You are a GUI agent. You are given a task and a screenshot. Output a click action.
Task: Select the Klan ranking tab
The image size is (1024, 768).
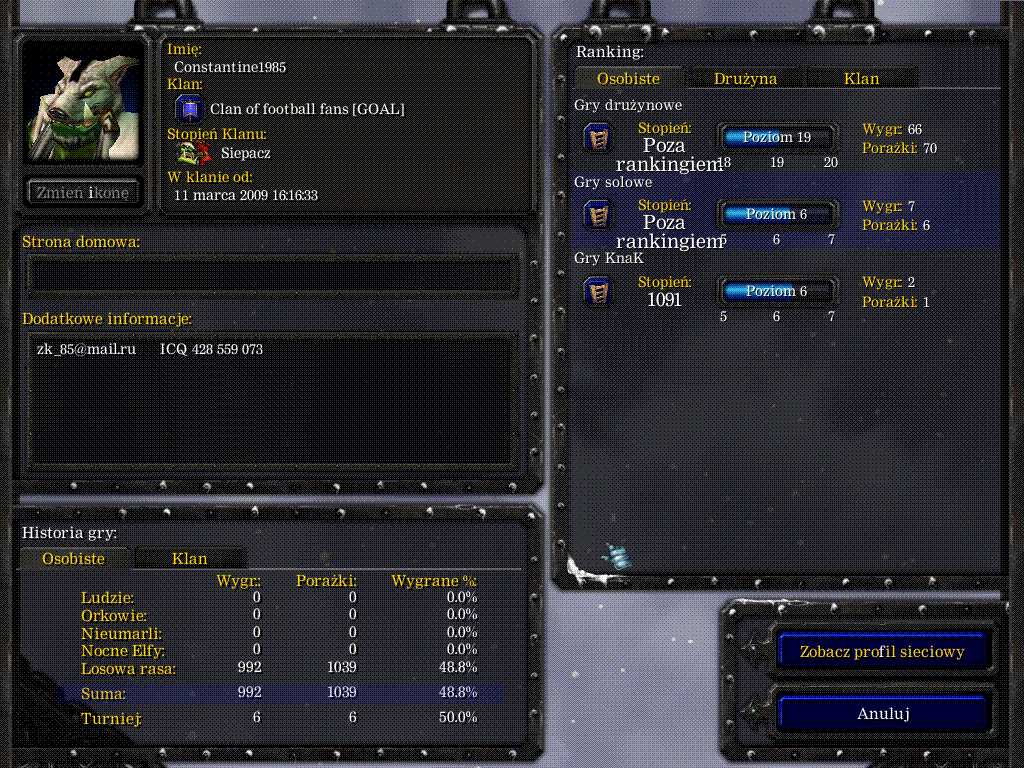(x=861, y=78)
